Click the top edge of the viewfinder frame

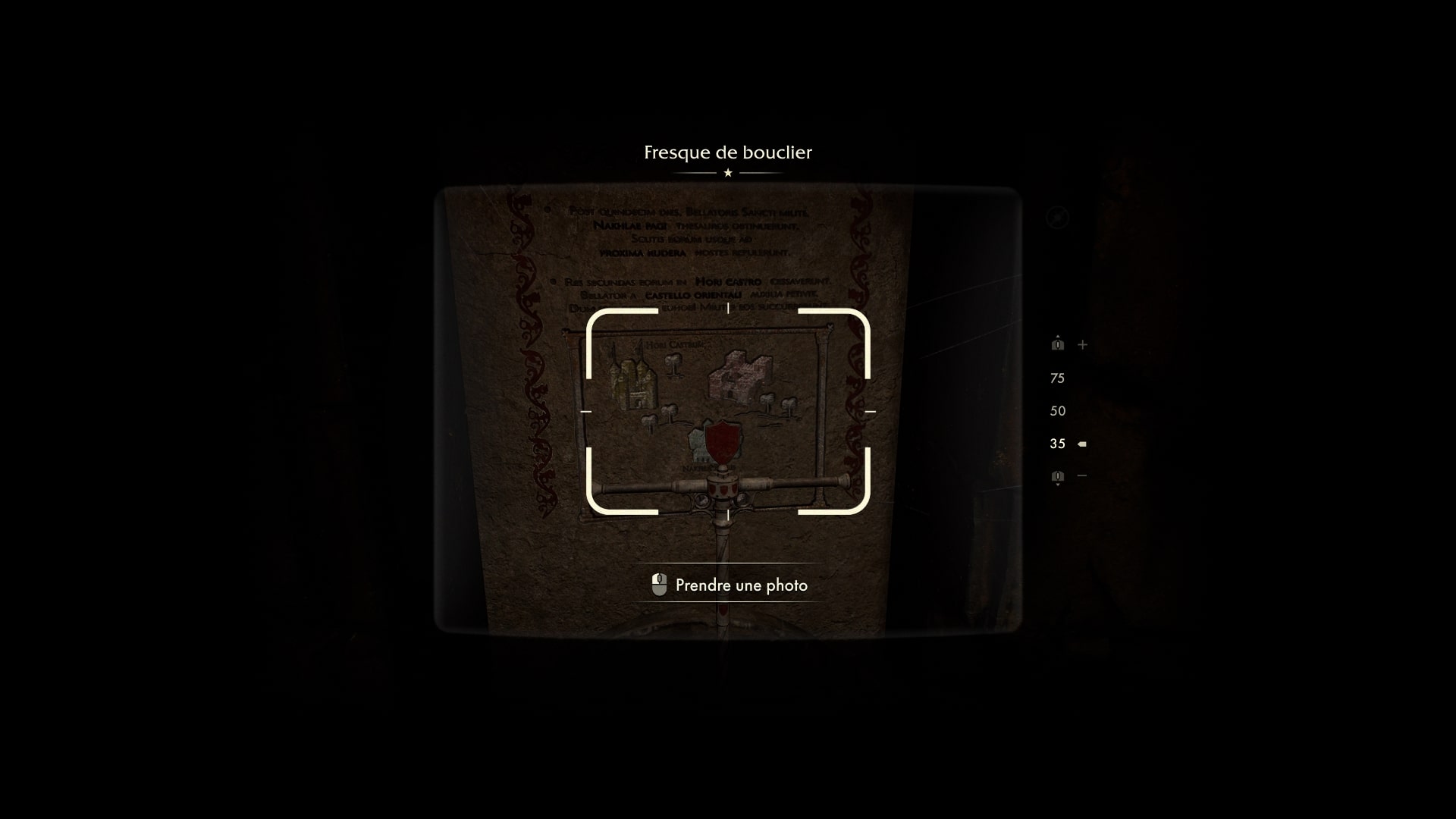point(727,308)
